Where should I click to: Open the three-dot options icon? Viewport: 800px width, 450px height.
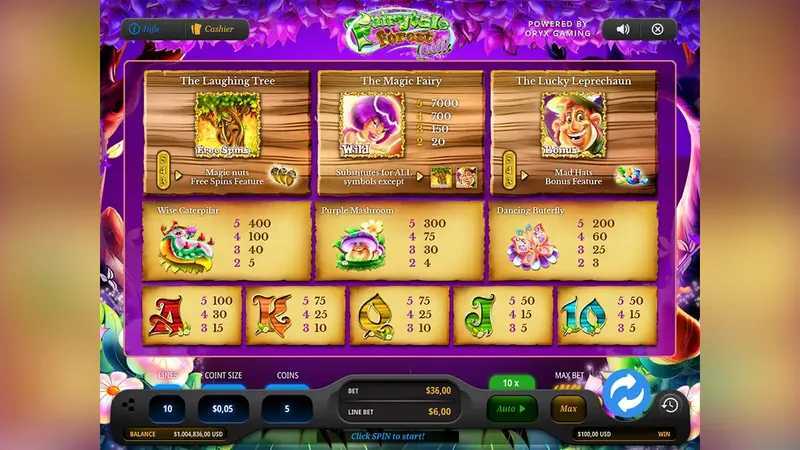click(129, 405)
